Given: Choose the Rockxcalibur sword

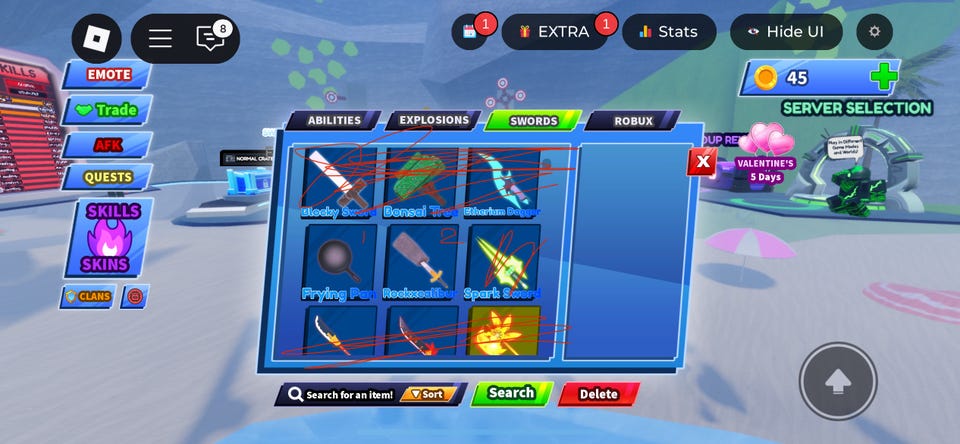Looking at the screenshot, I should (x=421, y=260).
